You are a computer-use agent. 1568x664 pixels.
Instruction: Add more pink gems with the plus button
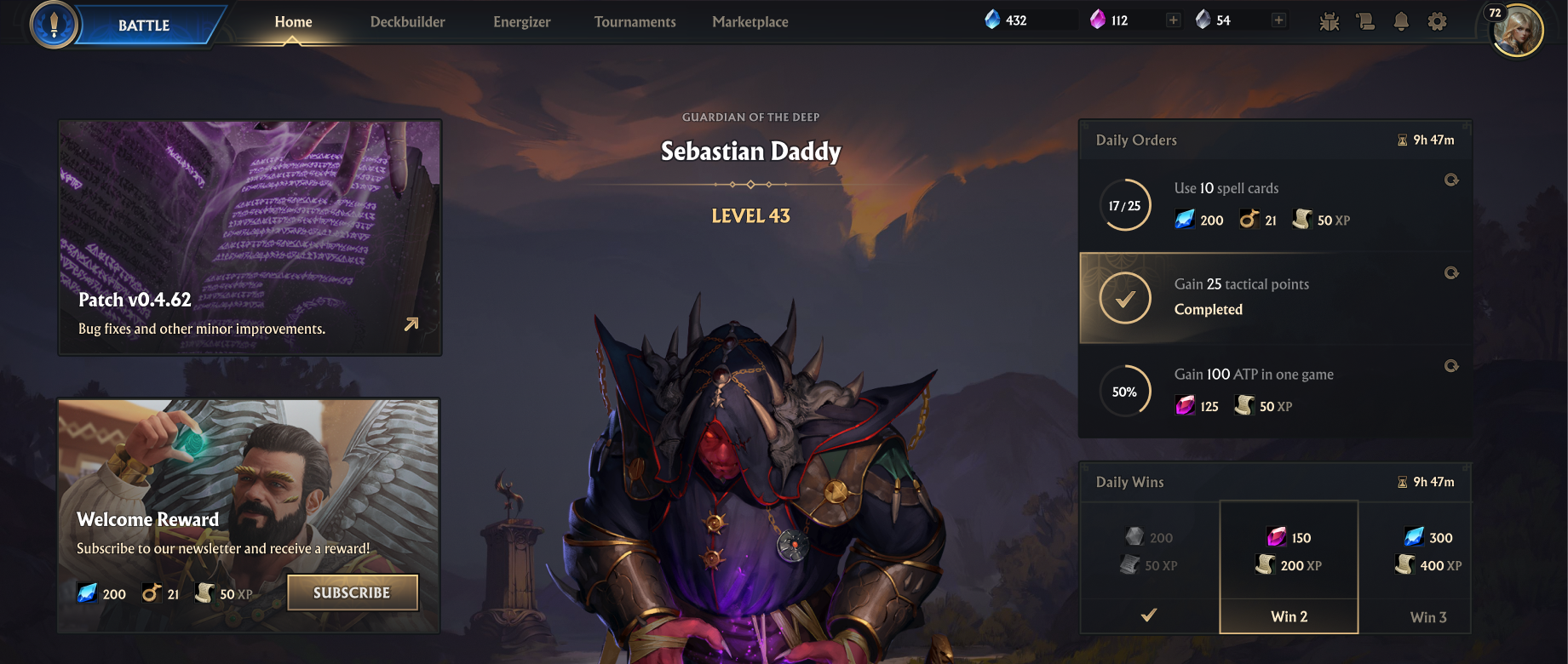[1173, 20]
